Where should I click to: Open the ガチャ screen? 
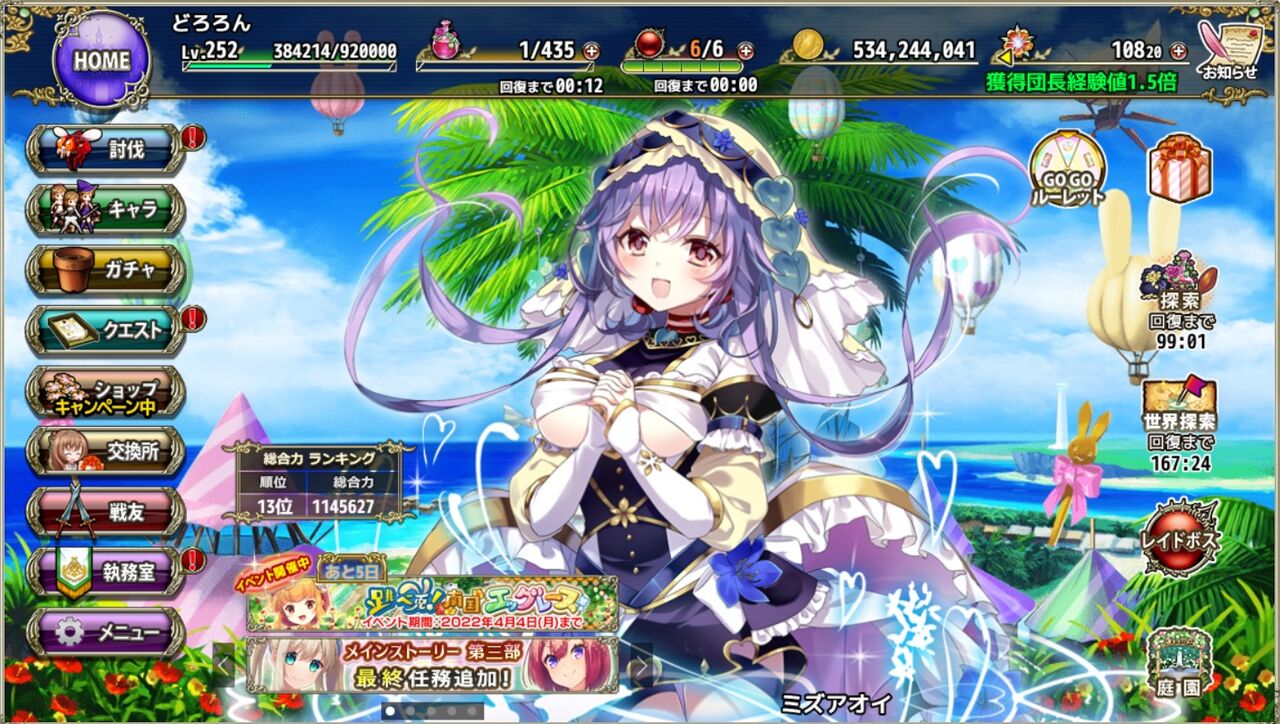point(105,268)
